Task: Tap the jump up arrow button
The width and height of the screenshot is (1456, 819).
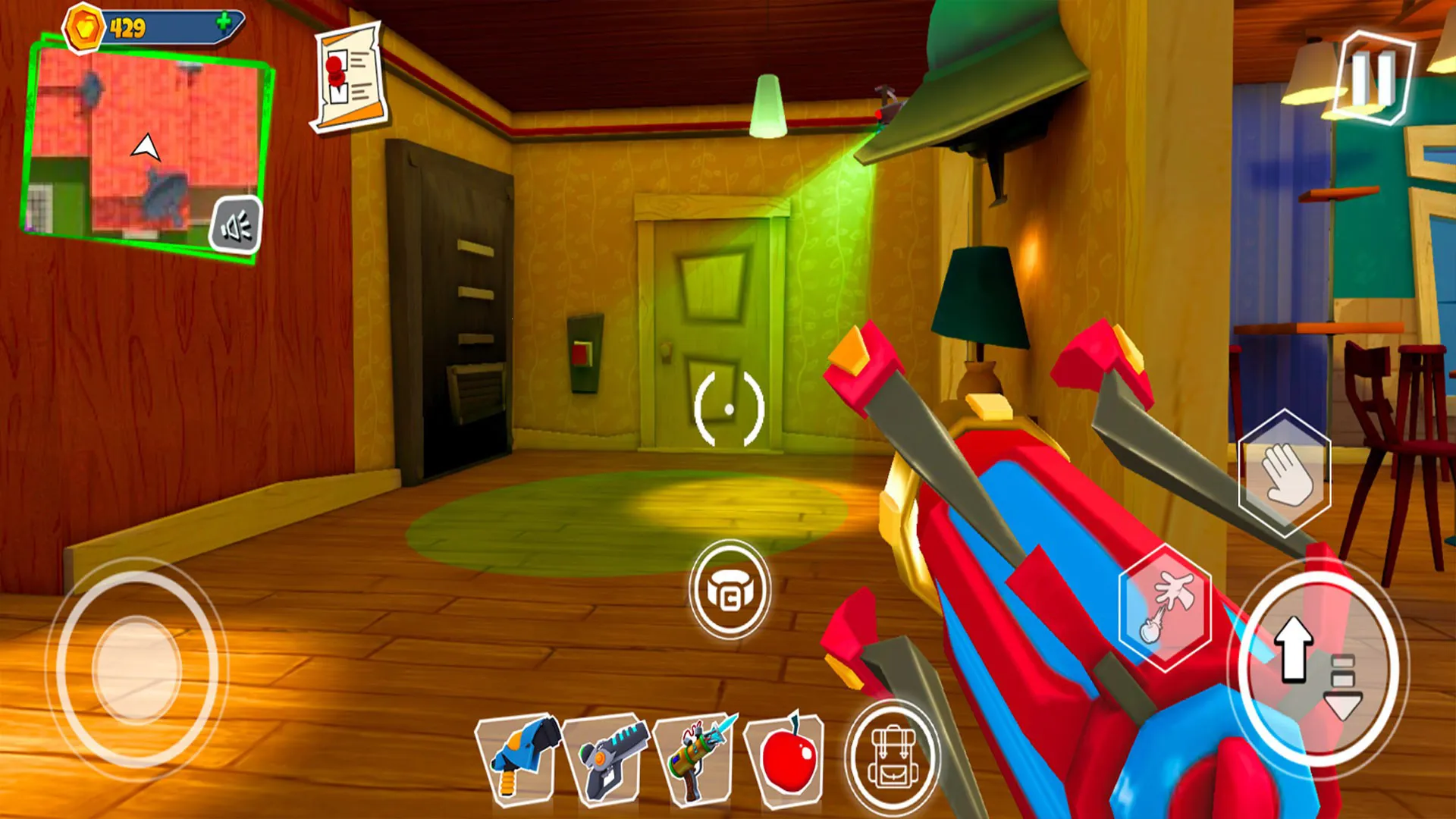Action: coord(1293,648)
